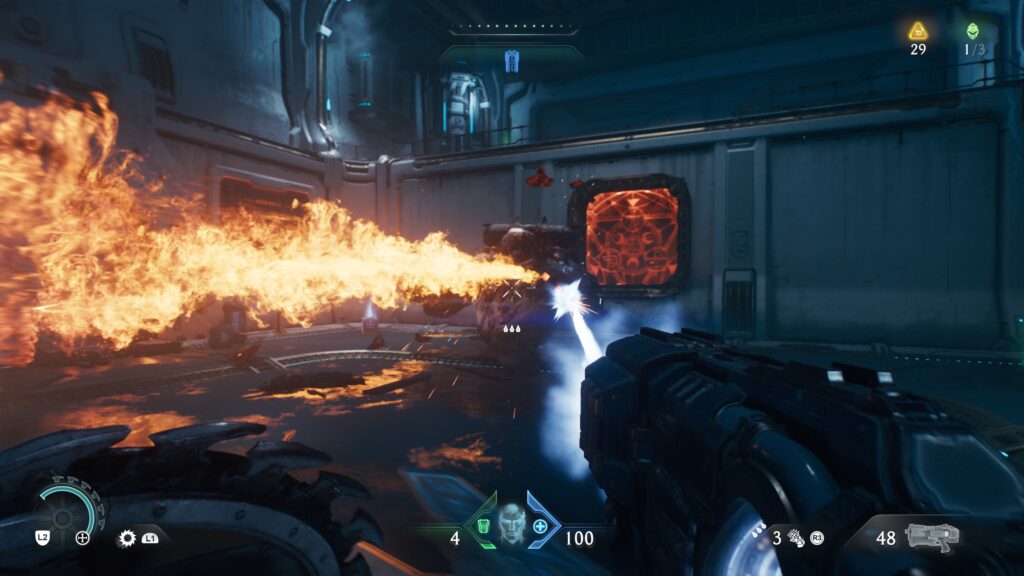
Task: Click the yellow triangle icon above 29
Action: [918, 31]
